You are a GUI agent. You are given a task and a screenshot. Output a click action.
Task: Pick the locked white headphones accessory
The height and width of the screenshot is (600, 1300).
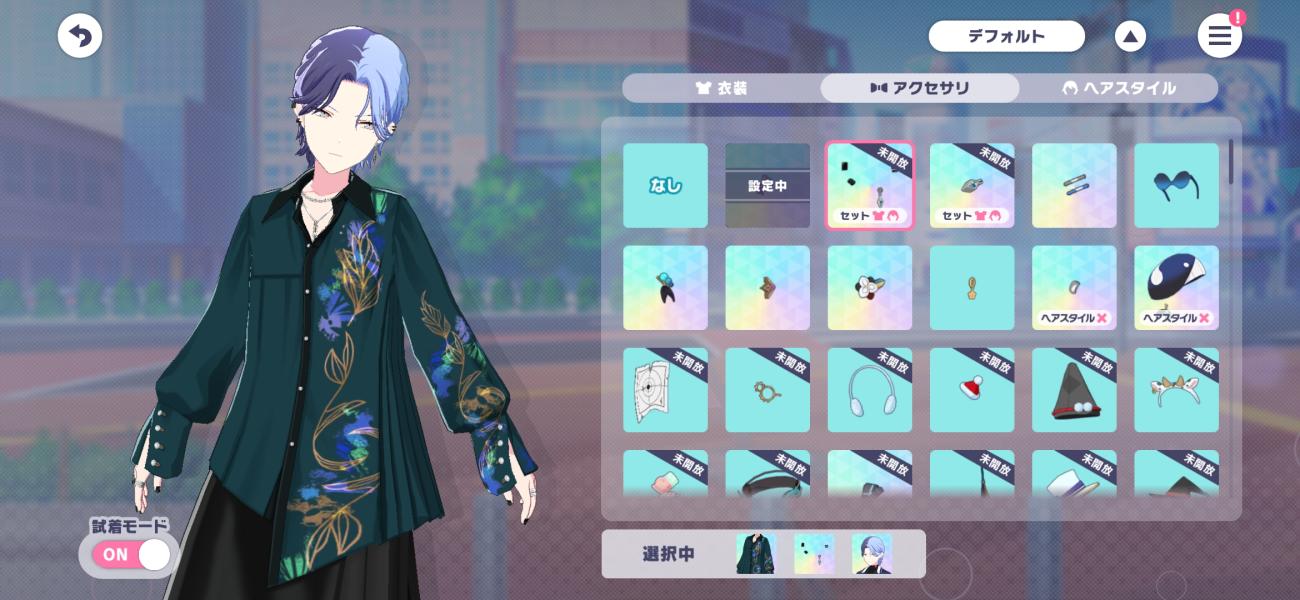(870, 390)
